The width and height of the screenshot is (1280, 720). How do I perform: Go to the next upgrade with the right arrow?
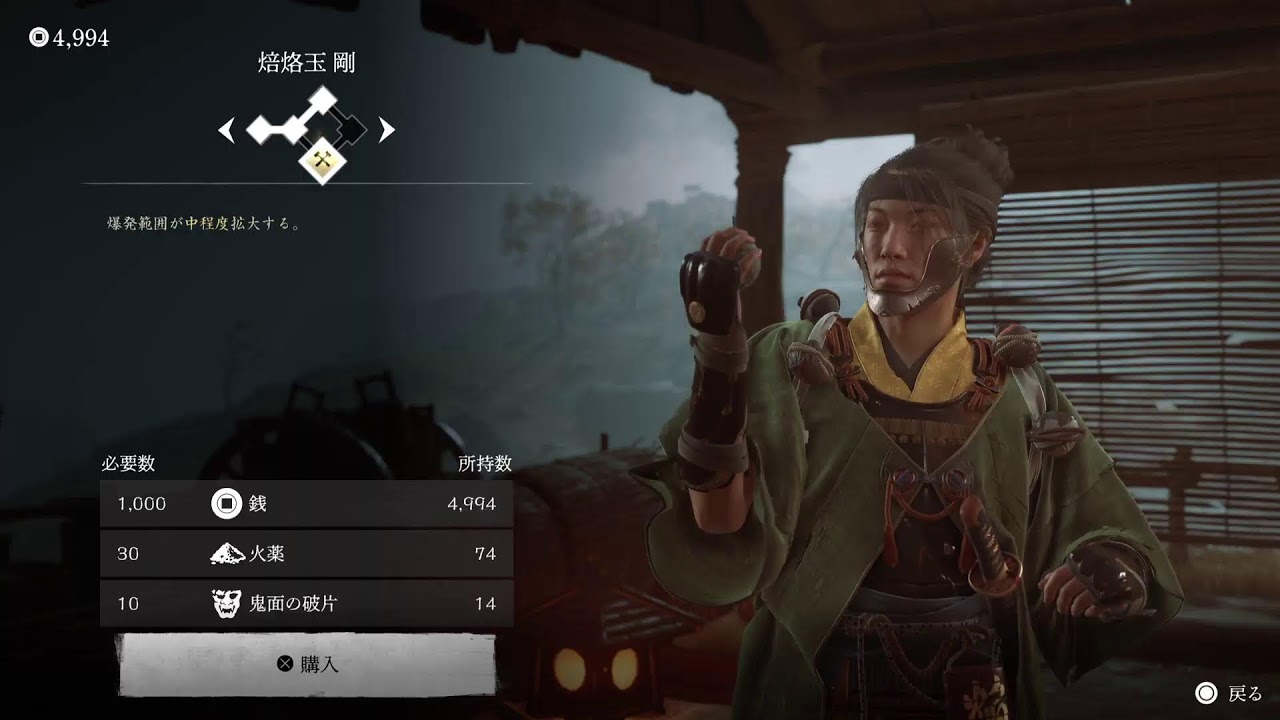[386, 130]
